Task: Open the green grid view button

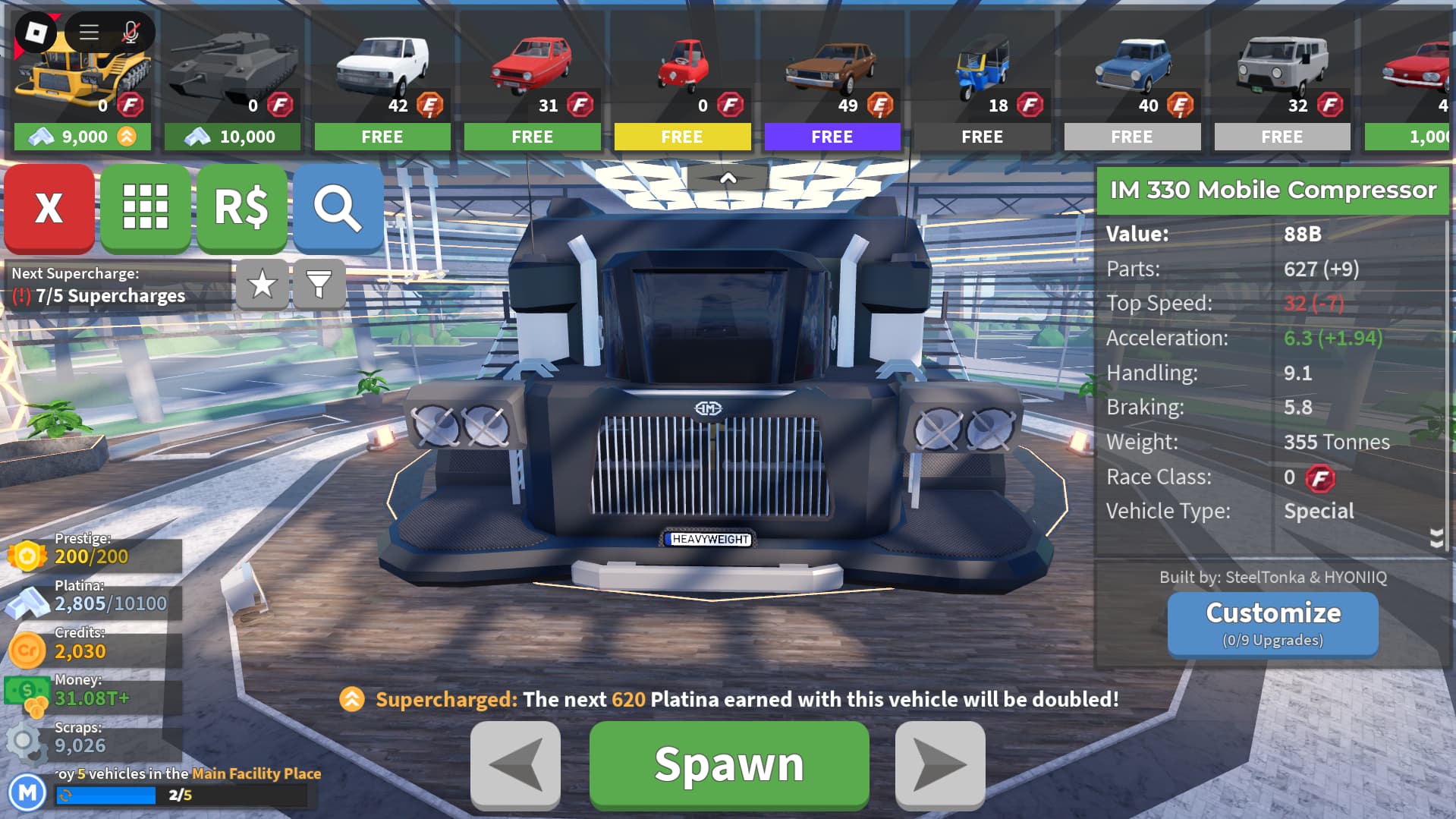Action: click(x=145, y=207)
